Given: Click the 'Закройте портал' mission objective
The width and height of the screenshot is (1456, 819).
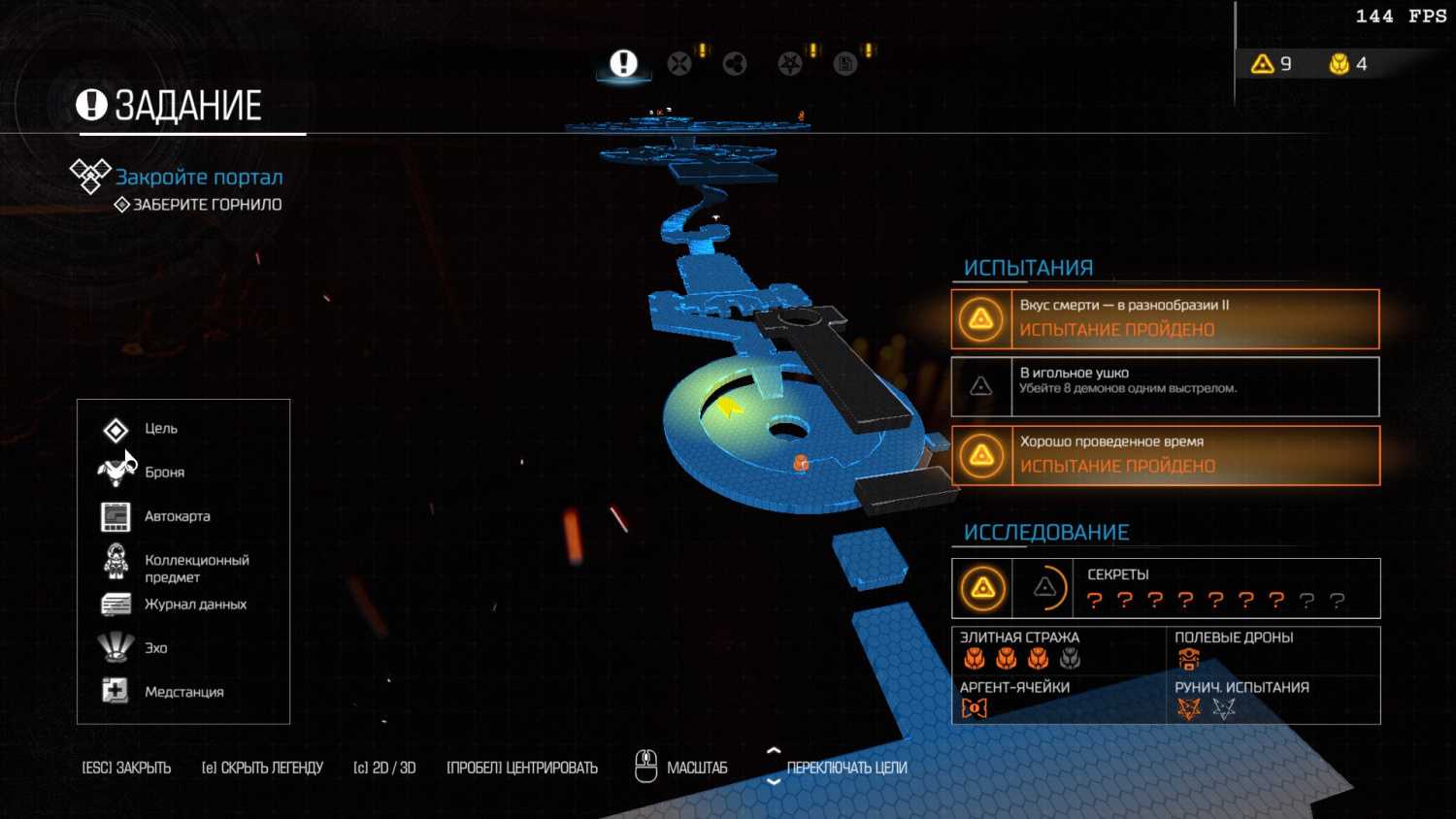Looking at the screenshot, I should tap(199, 178).
